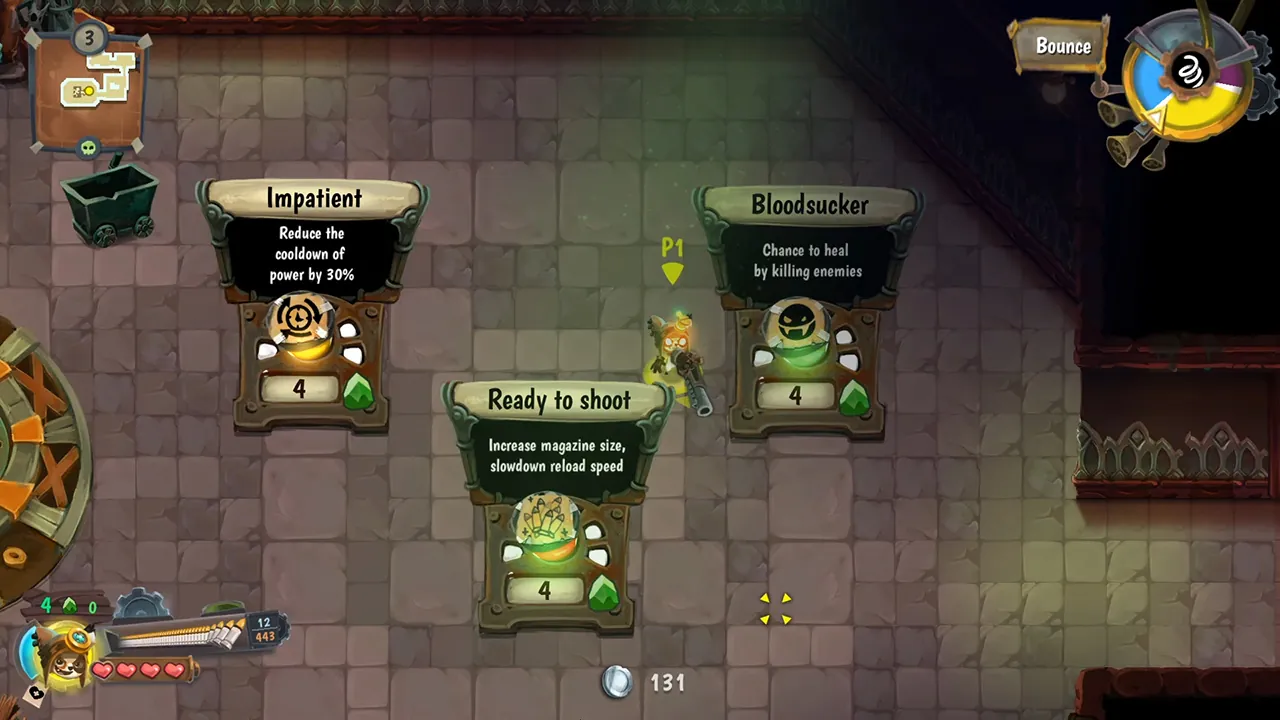This screenshot has width=1280, height=720.
Task: Click the skull marker on the minimap
Action: (x=89, y=145)
